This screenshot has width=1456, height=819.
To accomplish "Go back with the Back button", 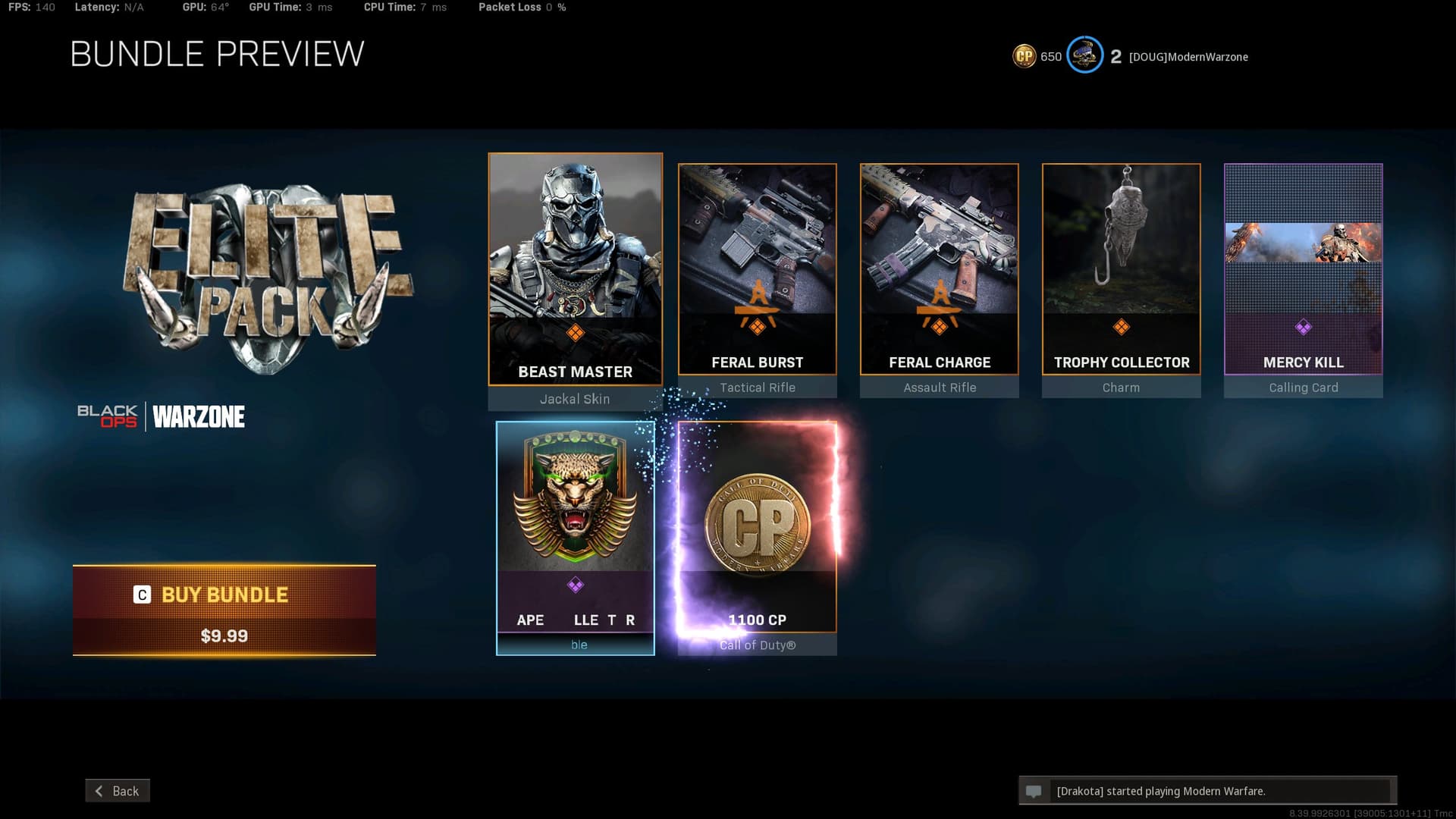I will (118, 791).
